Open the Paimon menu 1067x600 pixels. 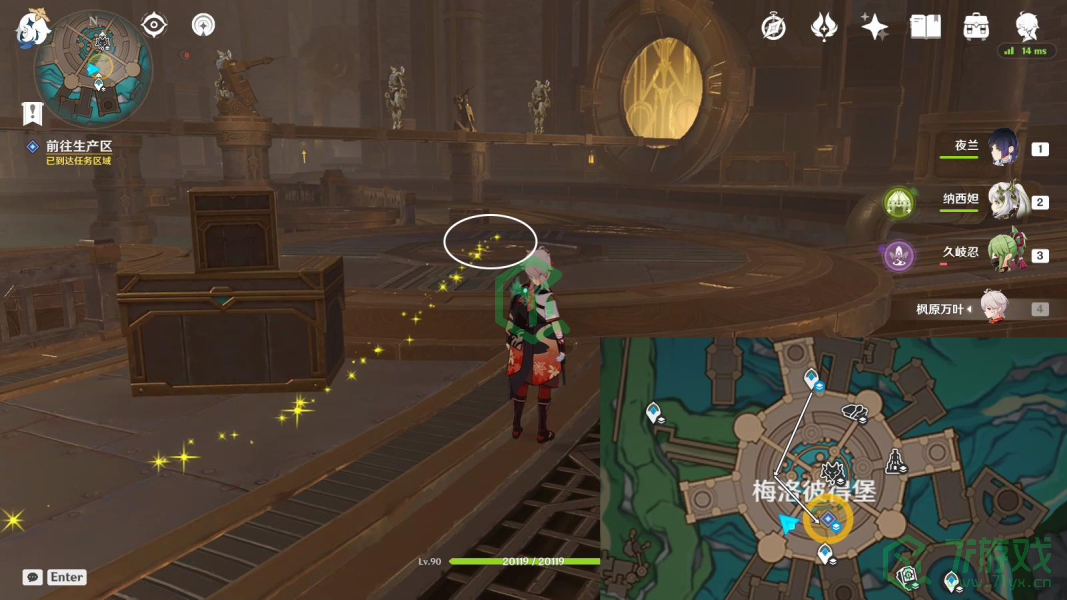(33, 27)
